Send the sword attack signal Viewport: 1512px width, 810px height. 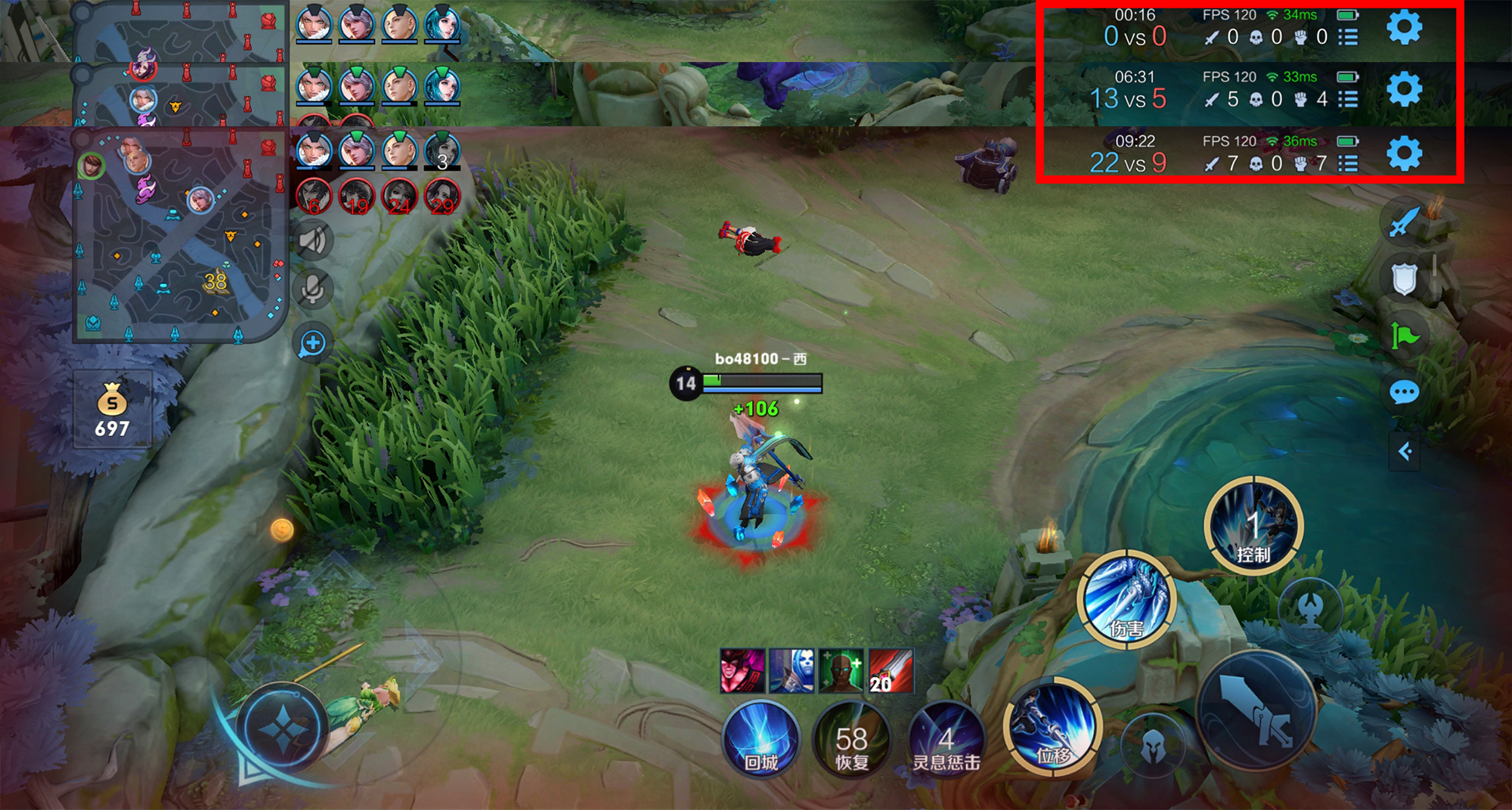click(1404, 221)
